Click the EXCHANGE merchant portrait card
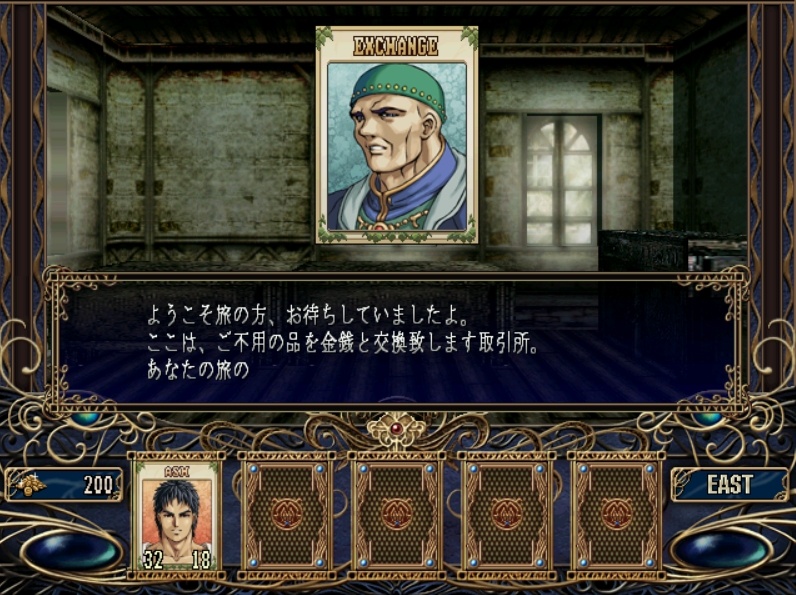The image size is (796, 595). coord(397,135)
